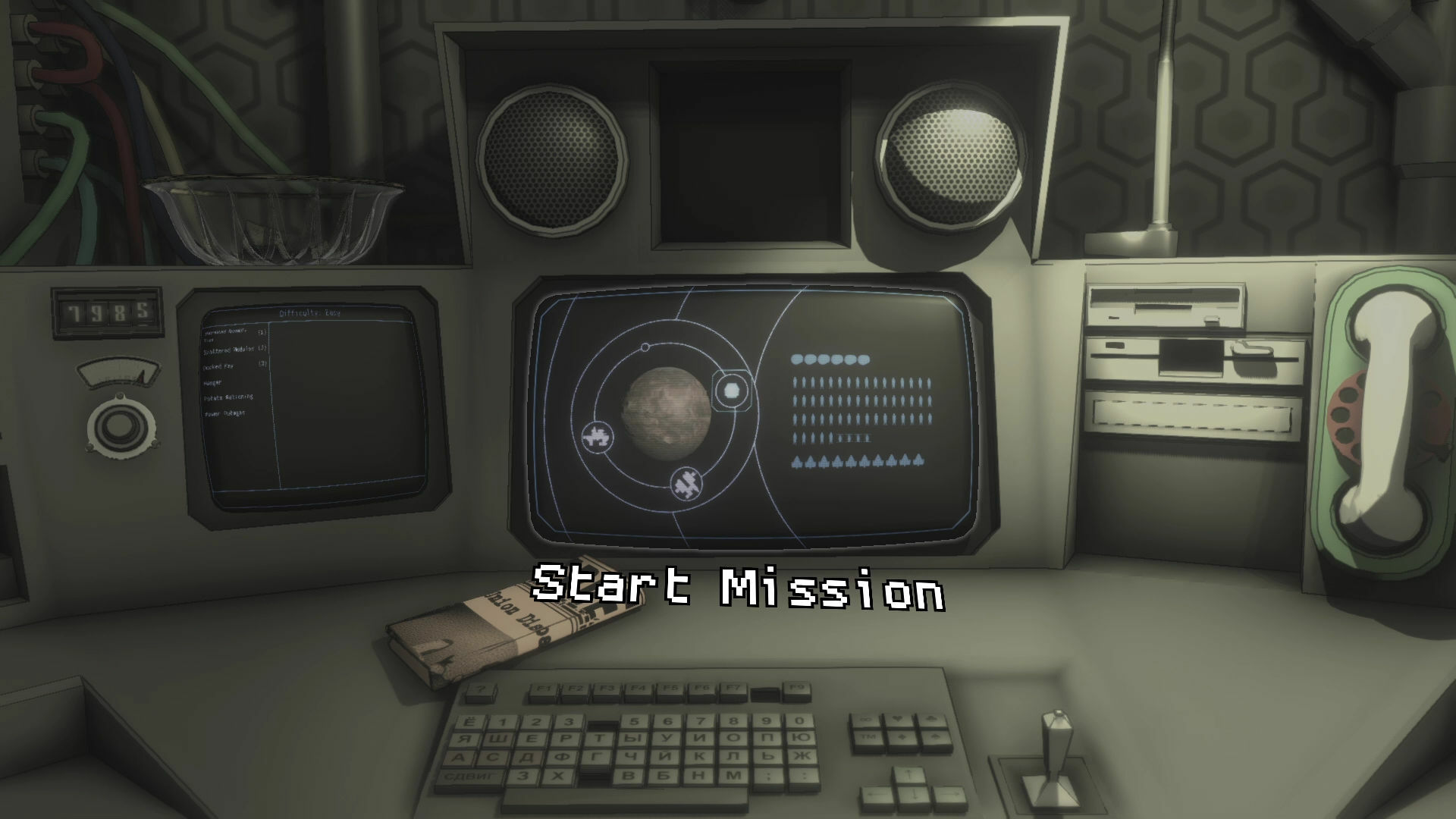Click the small moon dot on outer orbit
The height and width of the screenshot is (819, 1456).
tap(645, 347)
